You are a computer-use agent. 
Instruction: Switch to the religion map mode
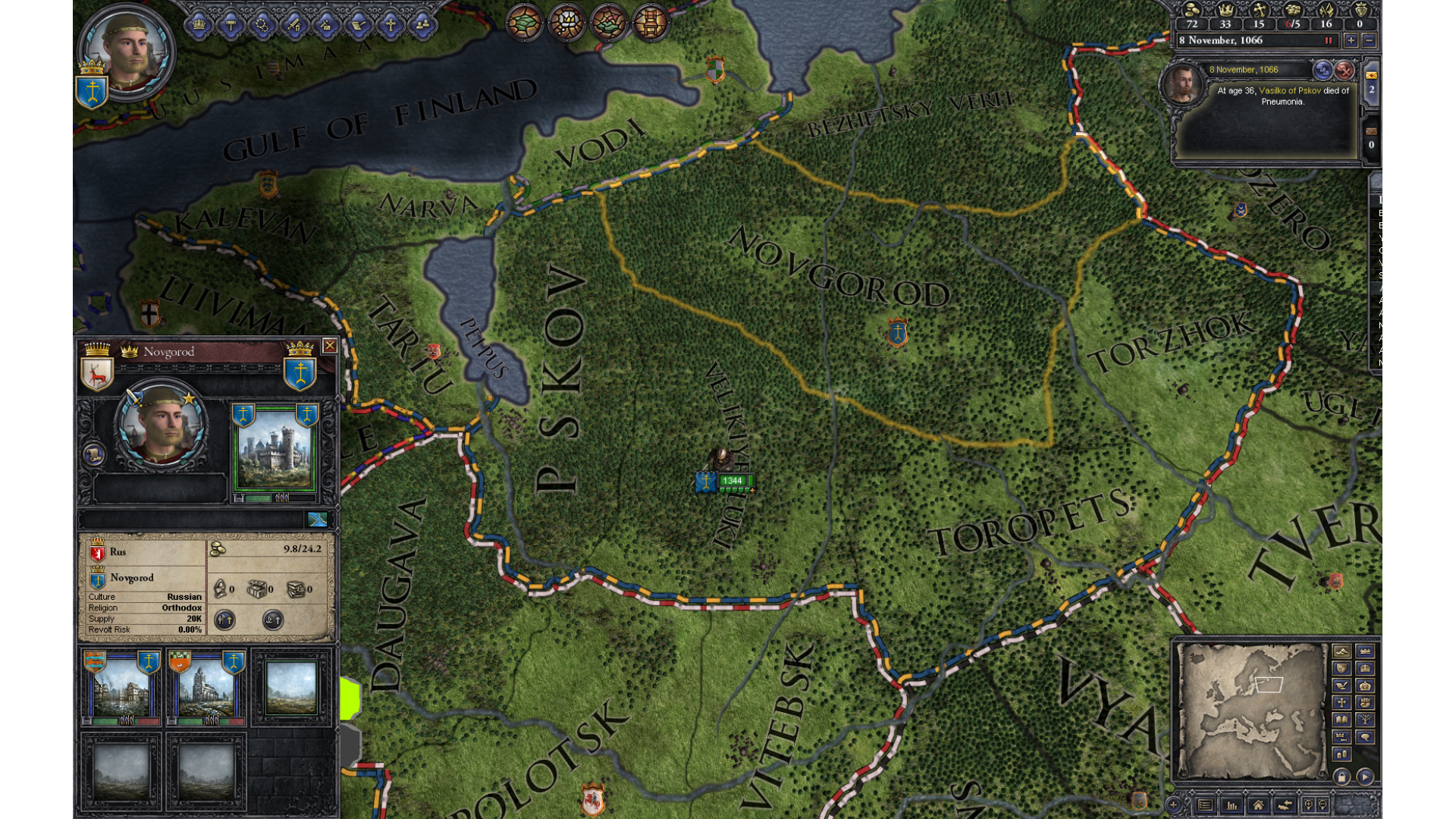pos(1341,703)
